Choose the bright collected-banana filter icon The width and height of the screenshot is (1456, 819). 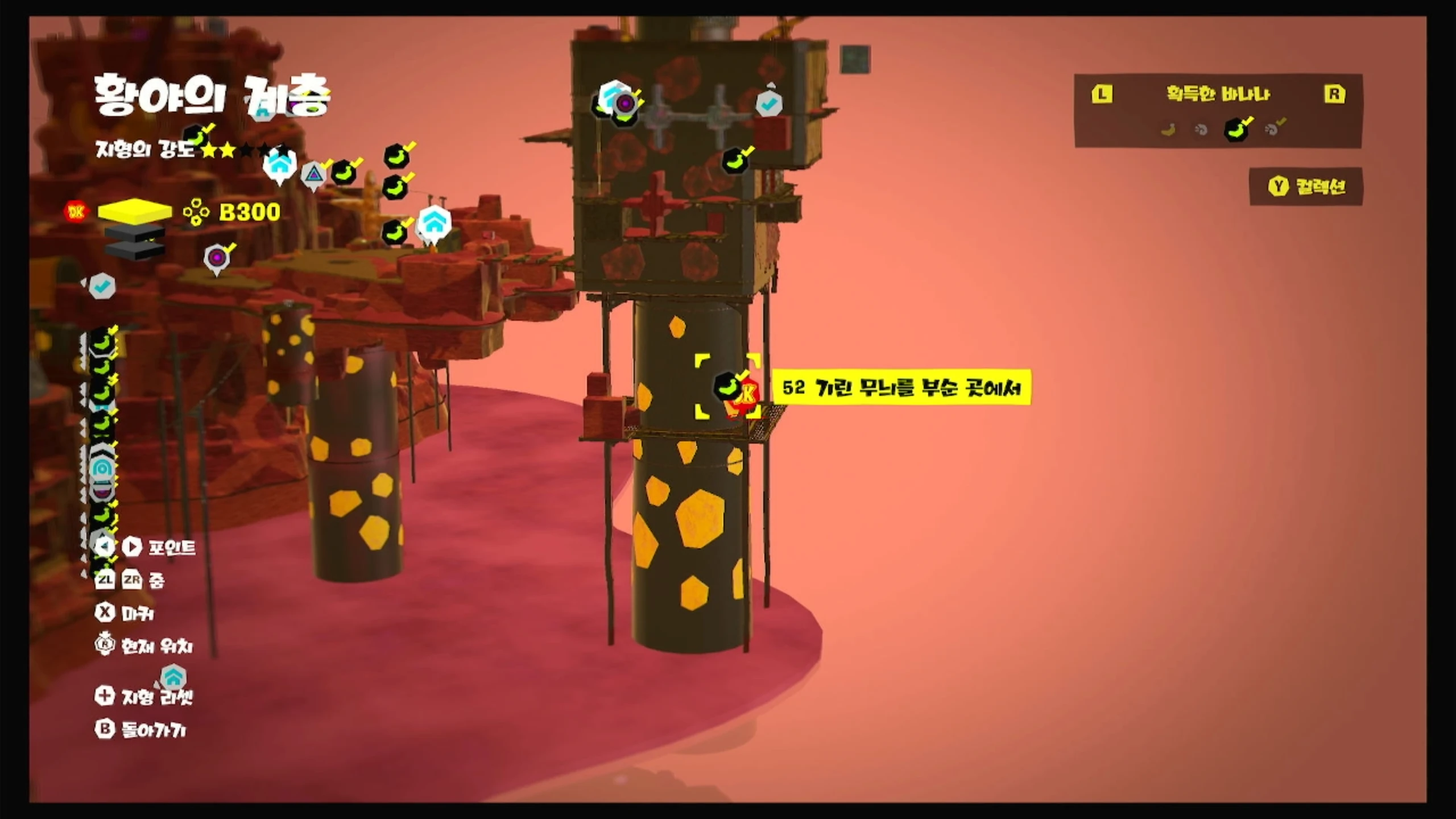(1236, 129)
